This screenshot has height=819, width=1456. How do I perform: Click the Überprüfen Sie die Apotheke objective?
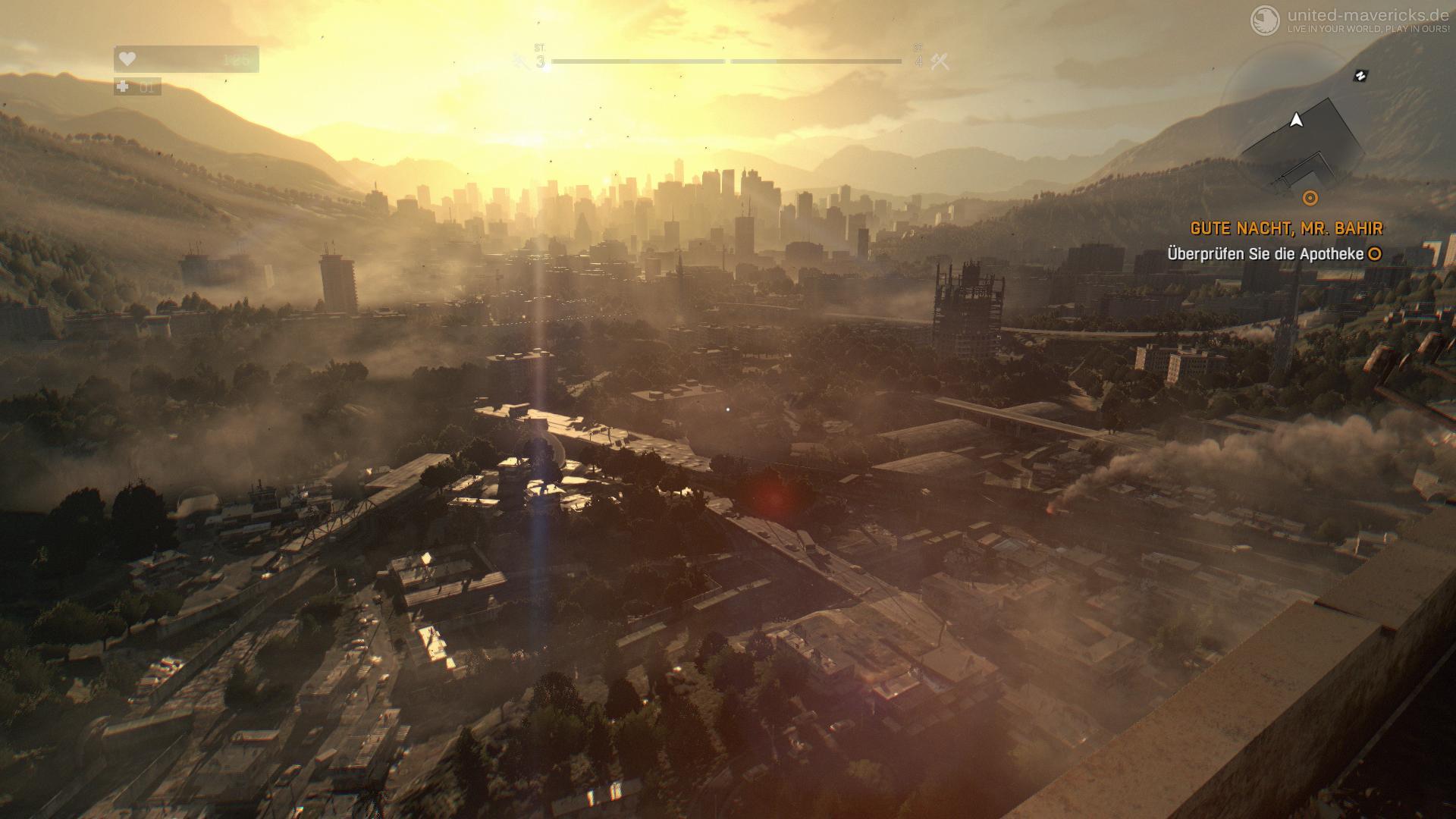(x=1266, y=254)
